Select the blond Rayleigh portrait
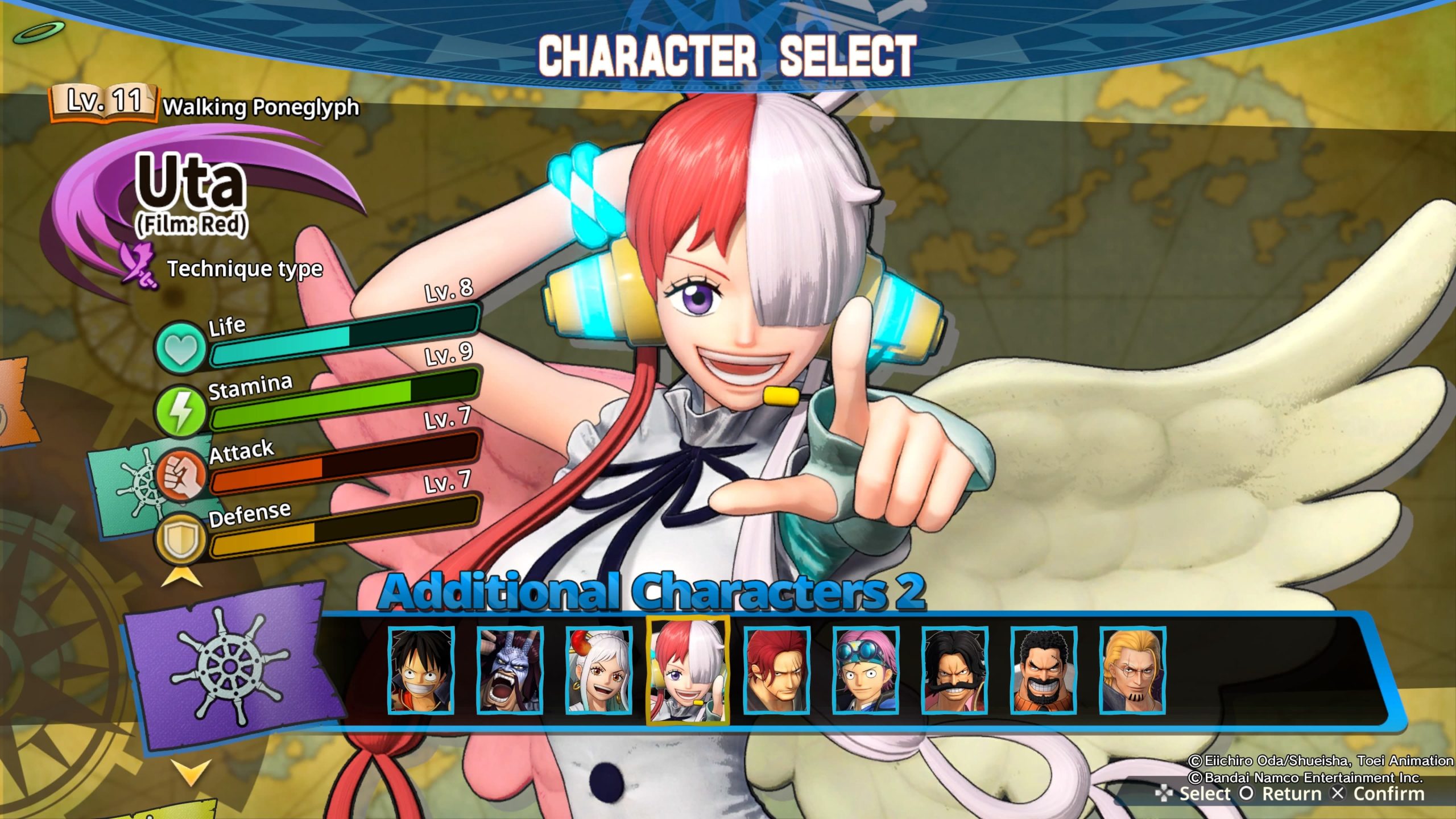Screen dimensions: 1456x819 pyautogui.click(x=1132, y=669)
